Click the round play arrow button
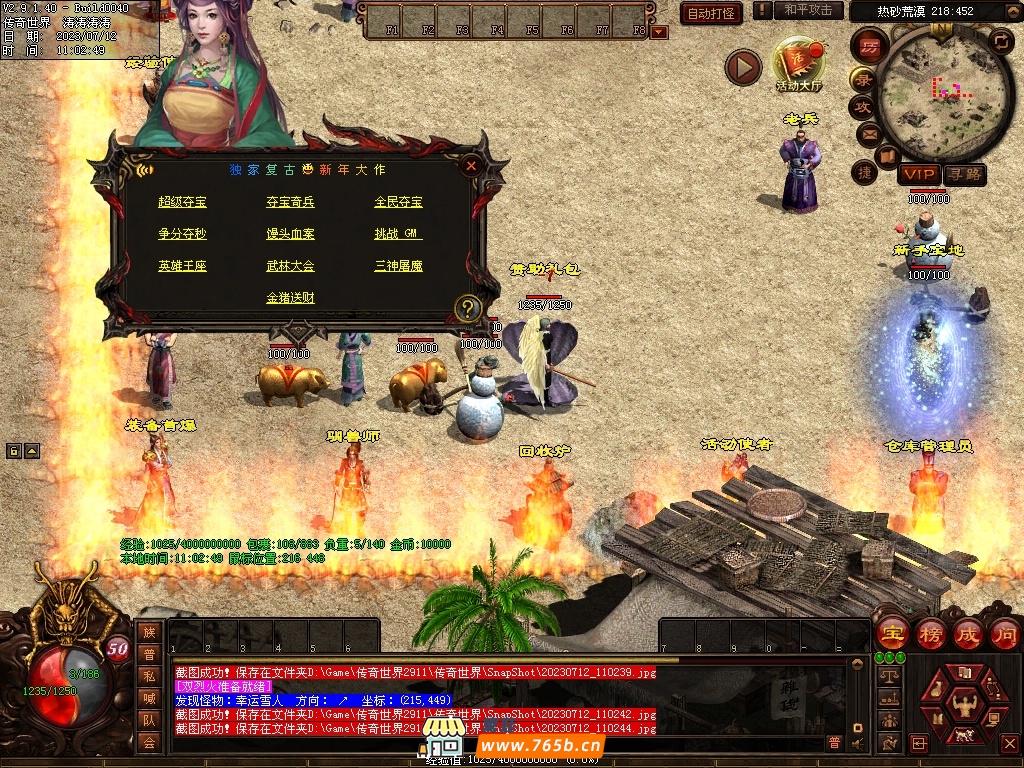Image resolution: width=1024 pixels, height=768 pixels. point(743,67)
